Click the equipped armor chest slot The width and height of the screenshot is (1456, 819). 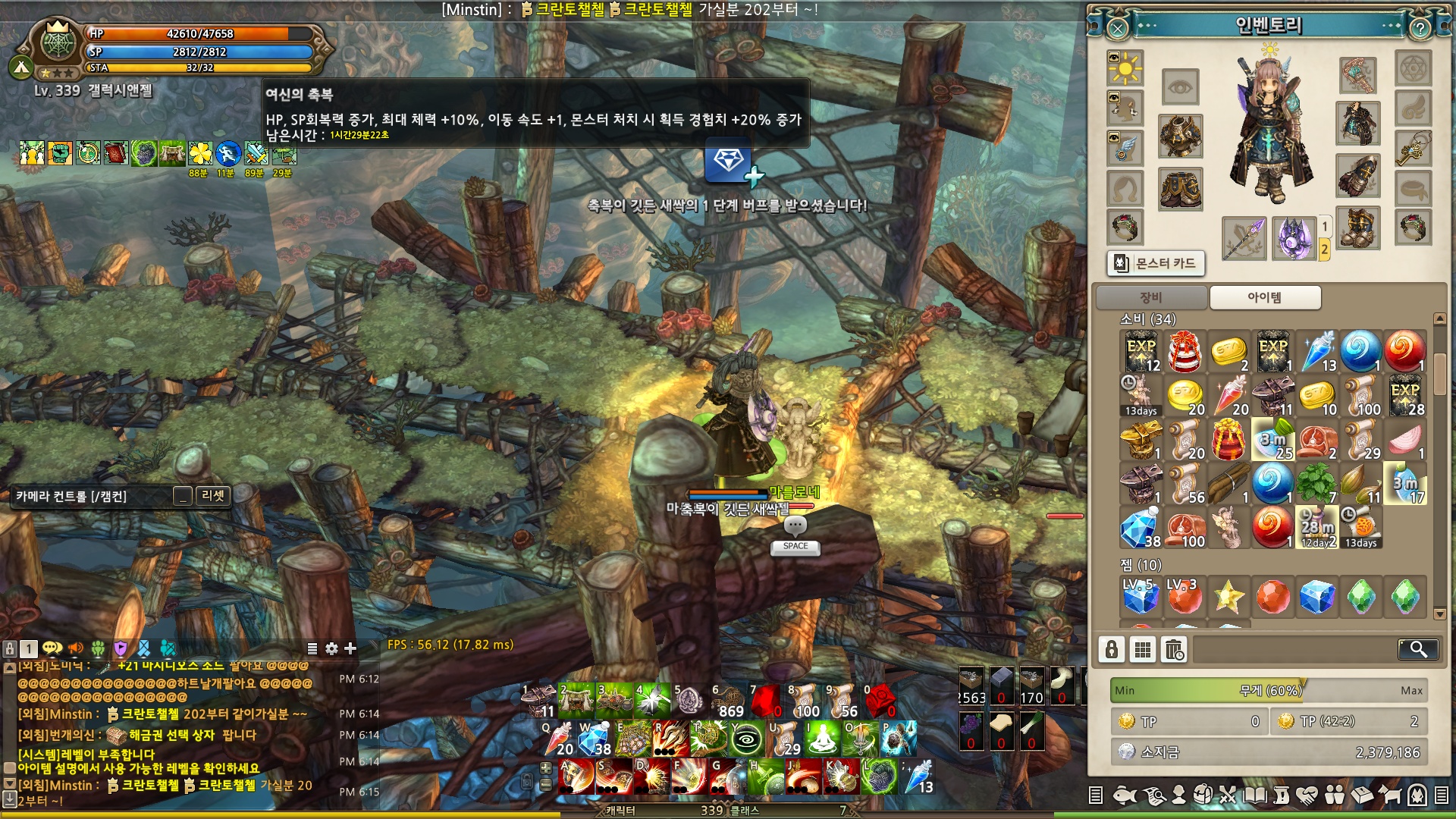[1180, 136]
